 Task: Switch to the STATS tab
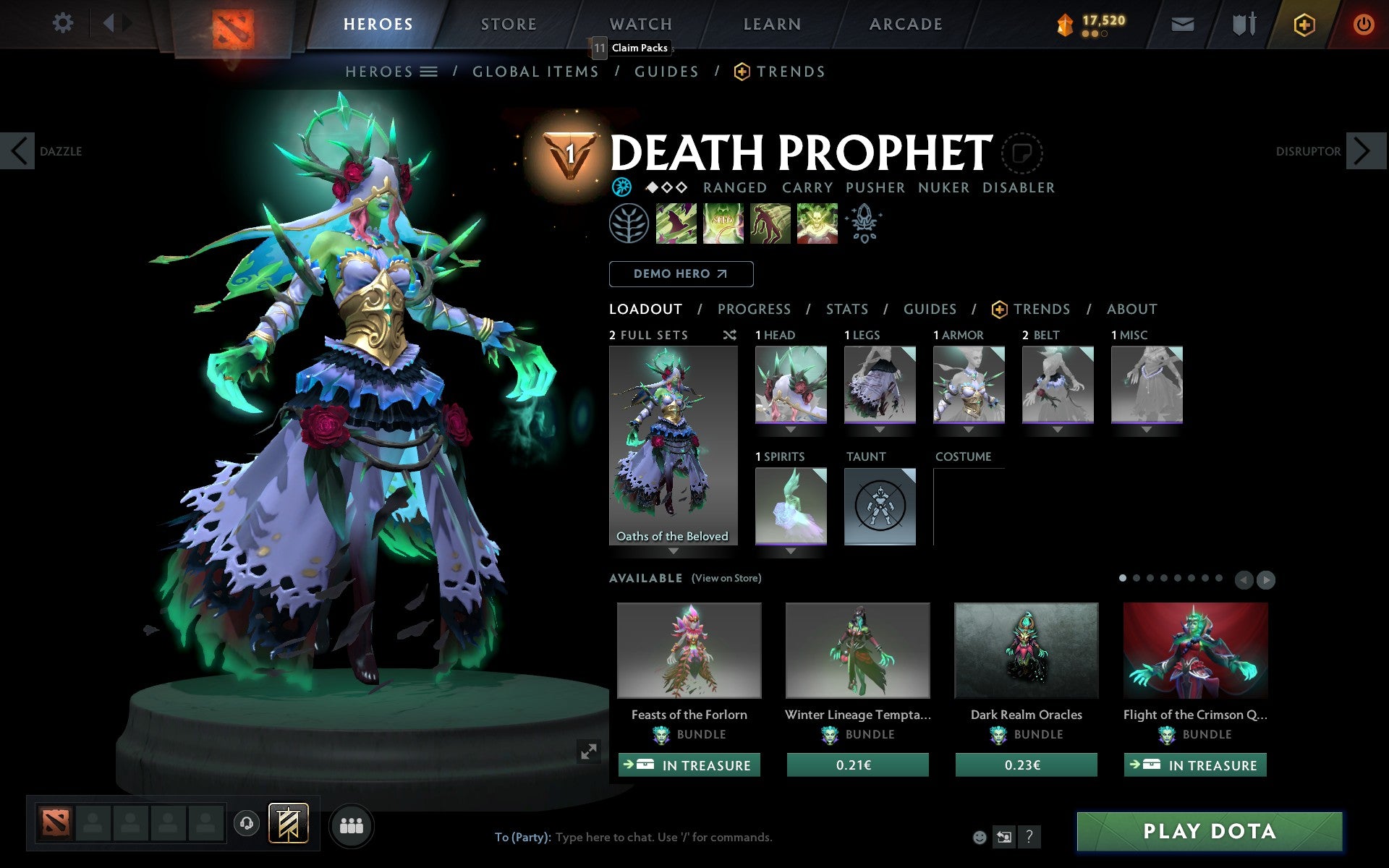(846, 309)
